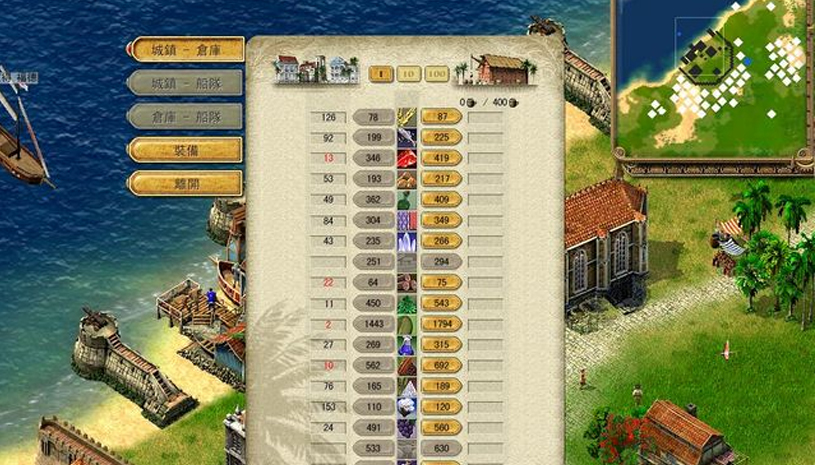Click the gold 419 price button

pos(441,158)
